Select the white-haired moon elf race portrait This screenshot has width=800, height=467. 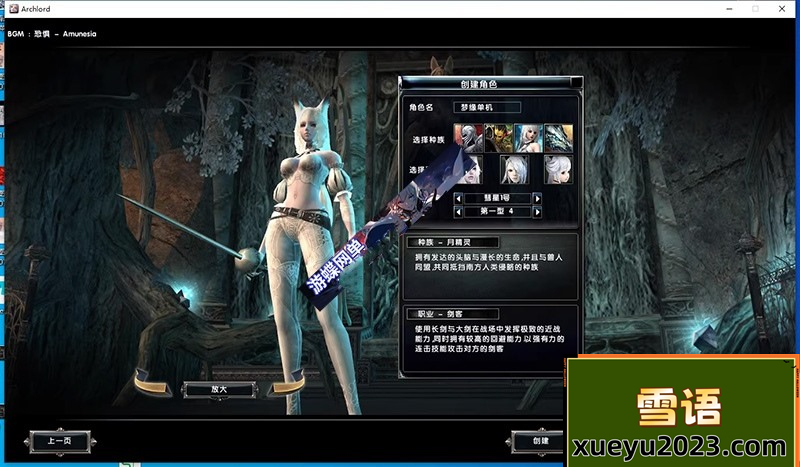point(528,138)
